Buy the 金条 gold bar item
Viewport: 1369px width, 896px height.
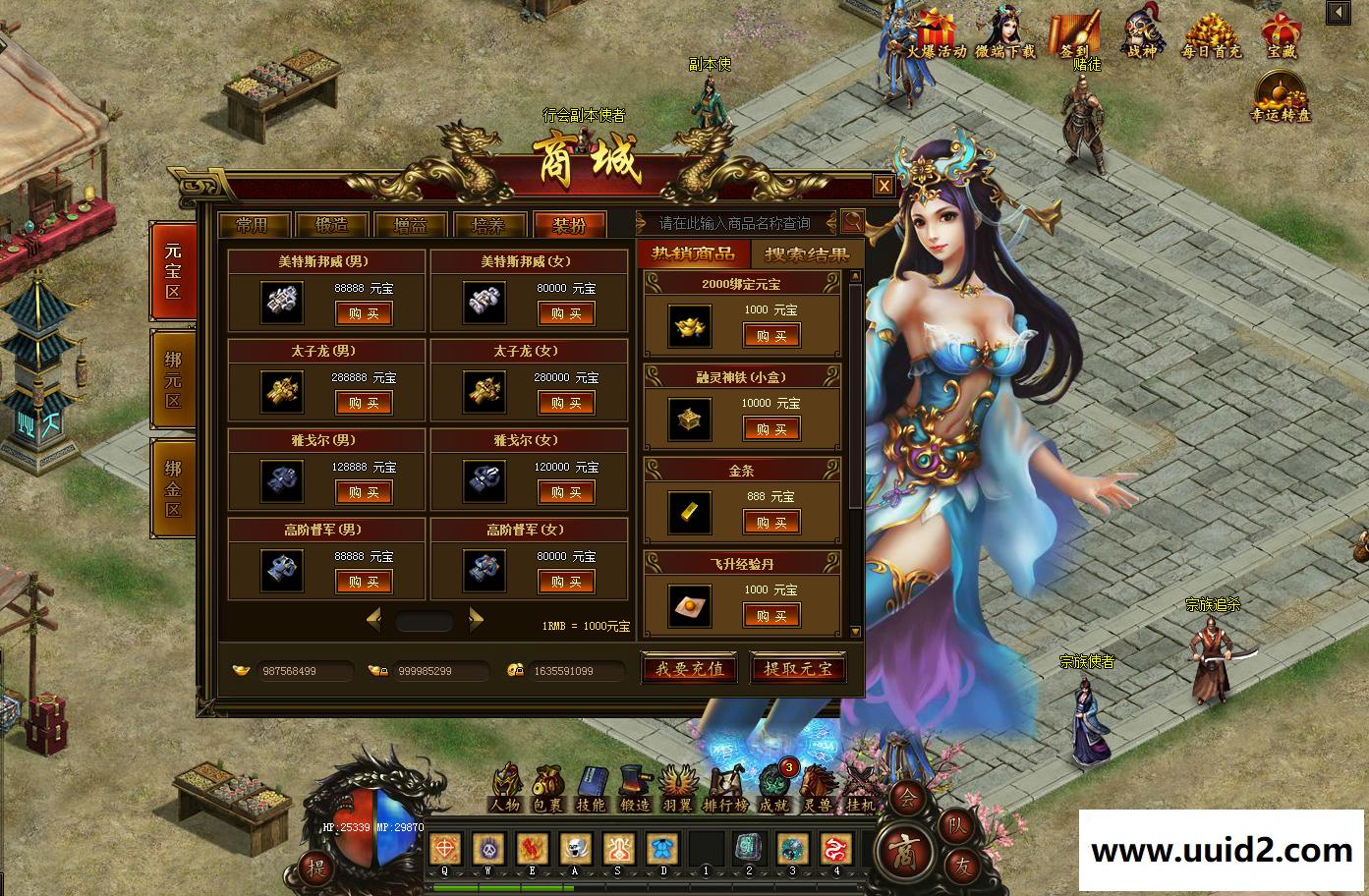pos(772,522)
